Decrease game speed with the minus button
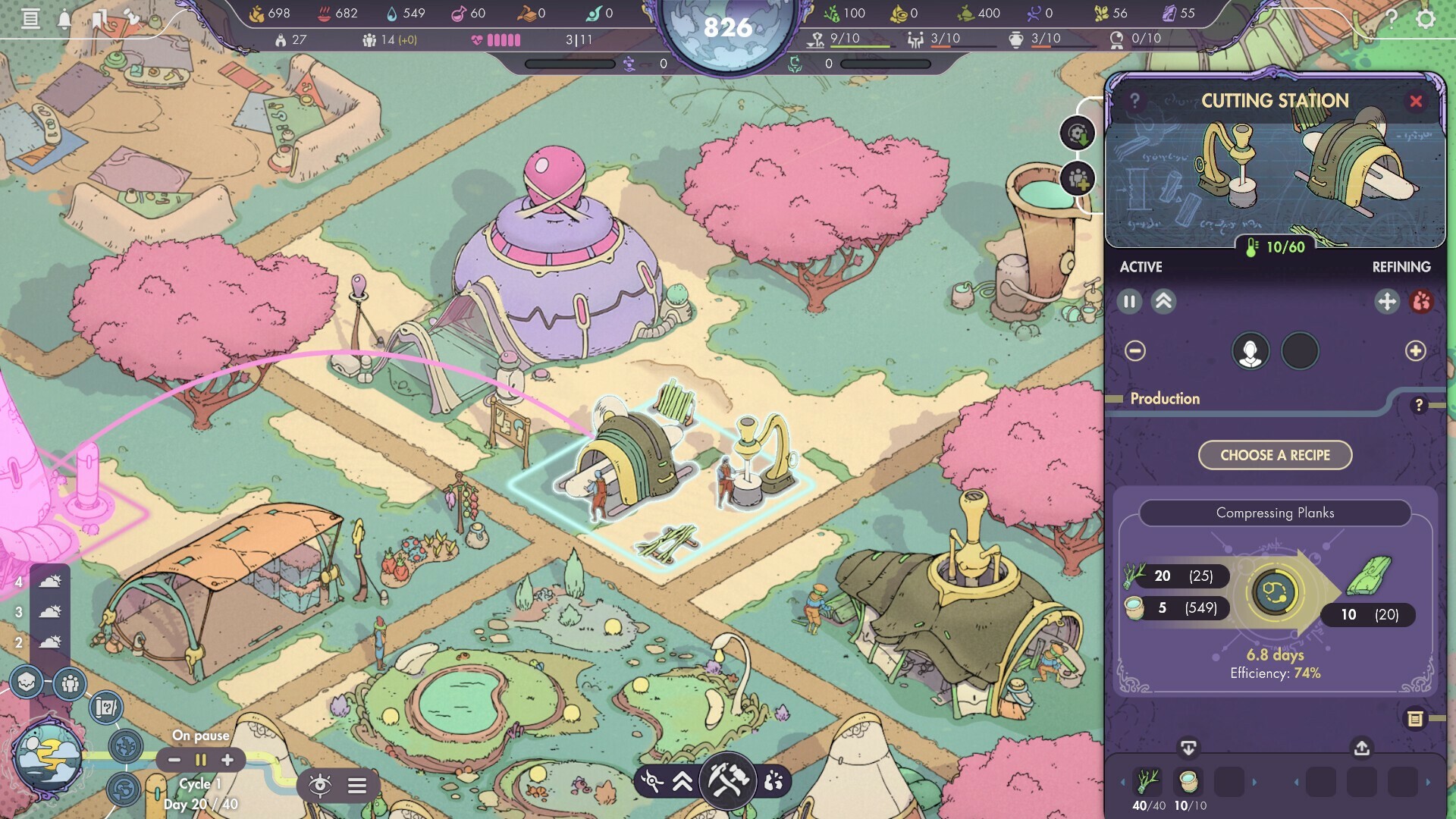1456x819 pixels. coord(174,760)
